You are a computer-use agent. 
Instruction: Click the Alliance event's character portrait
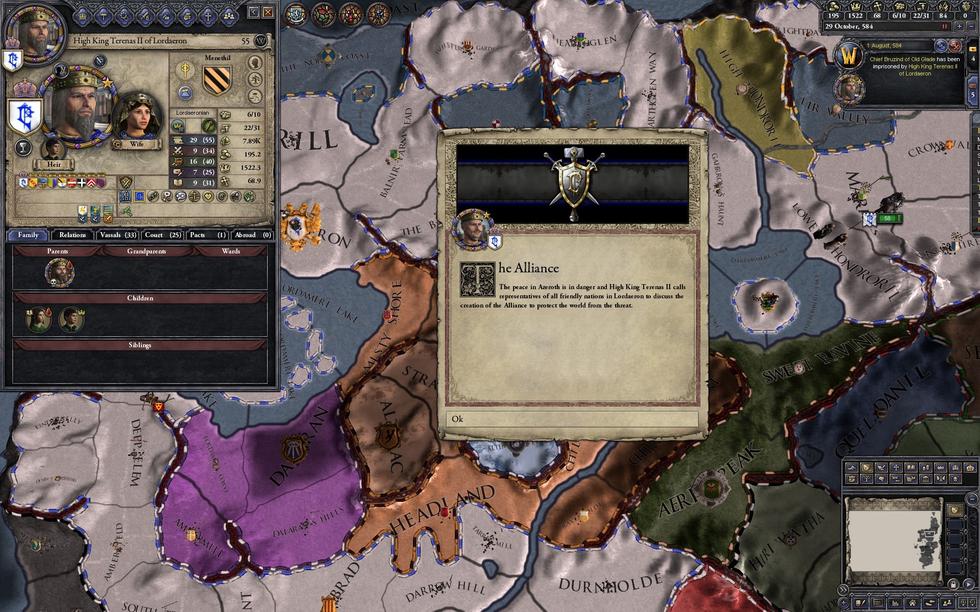pos(471,229)
